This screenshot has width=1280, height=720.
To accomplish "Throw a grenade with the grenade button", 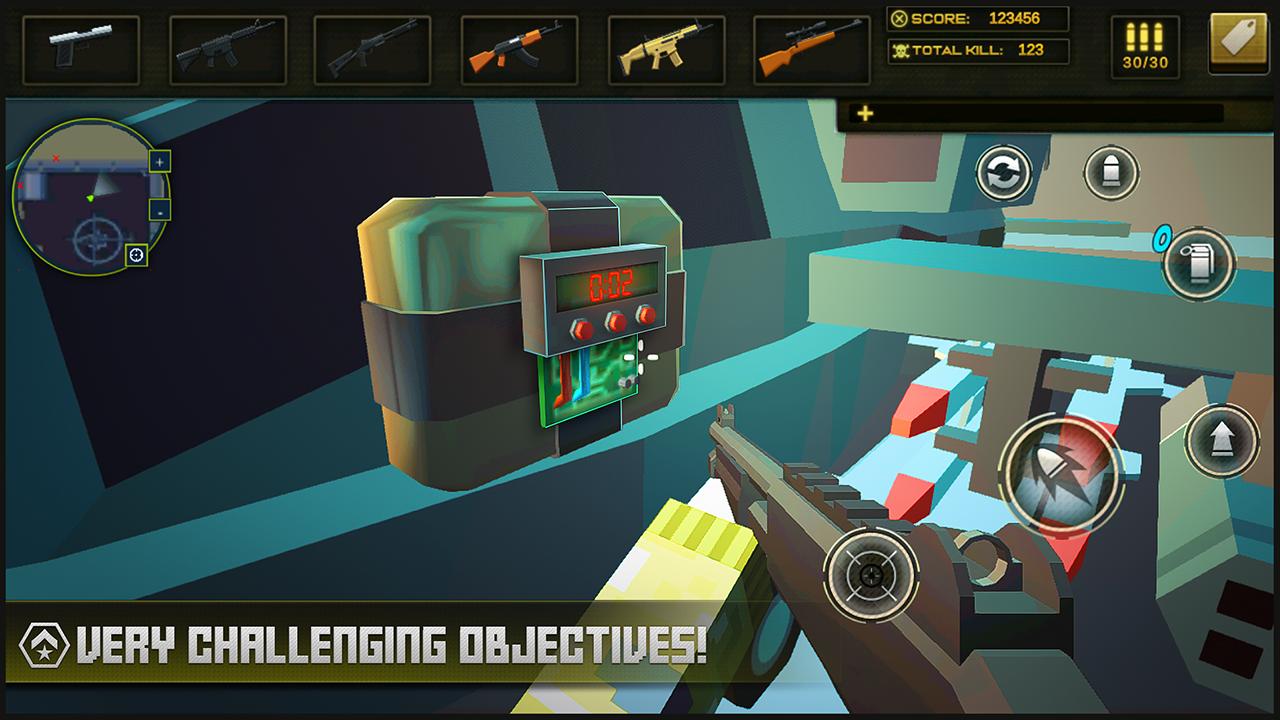I will pos(1198,264).
